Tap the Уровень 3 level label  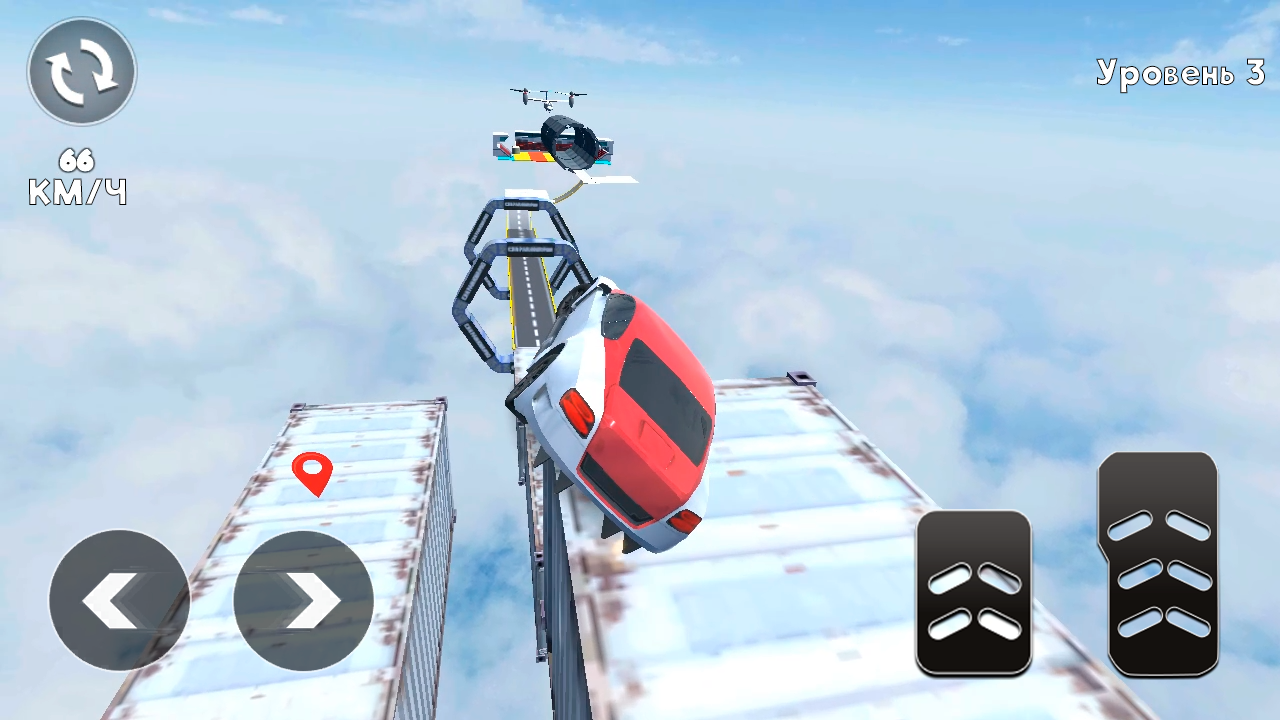(x=1183, y=73)
